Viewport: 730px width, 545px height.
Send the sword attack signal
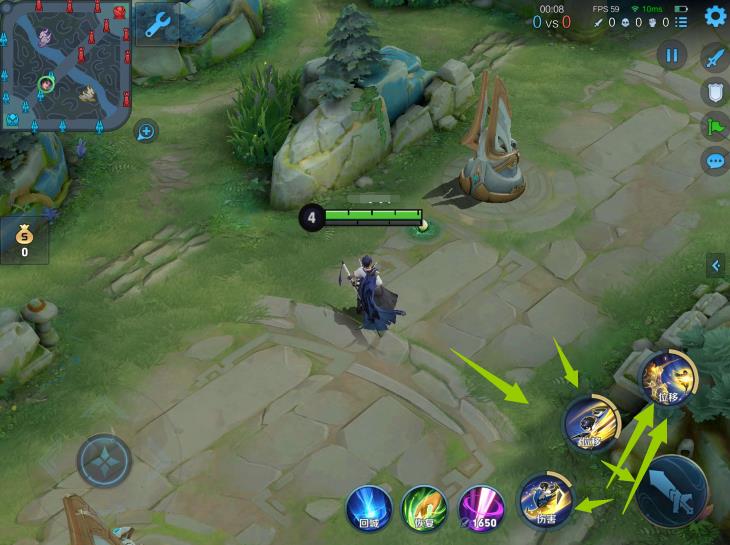click(x=715, y=58)
